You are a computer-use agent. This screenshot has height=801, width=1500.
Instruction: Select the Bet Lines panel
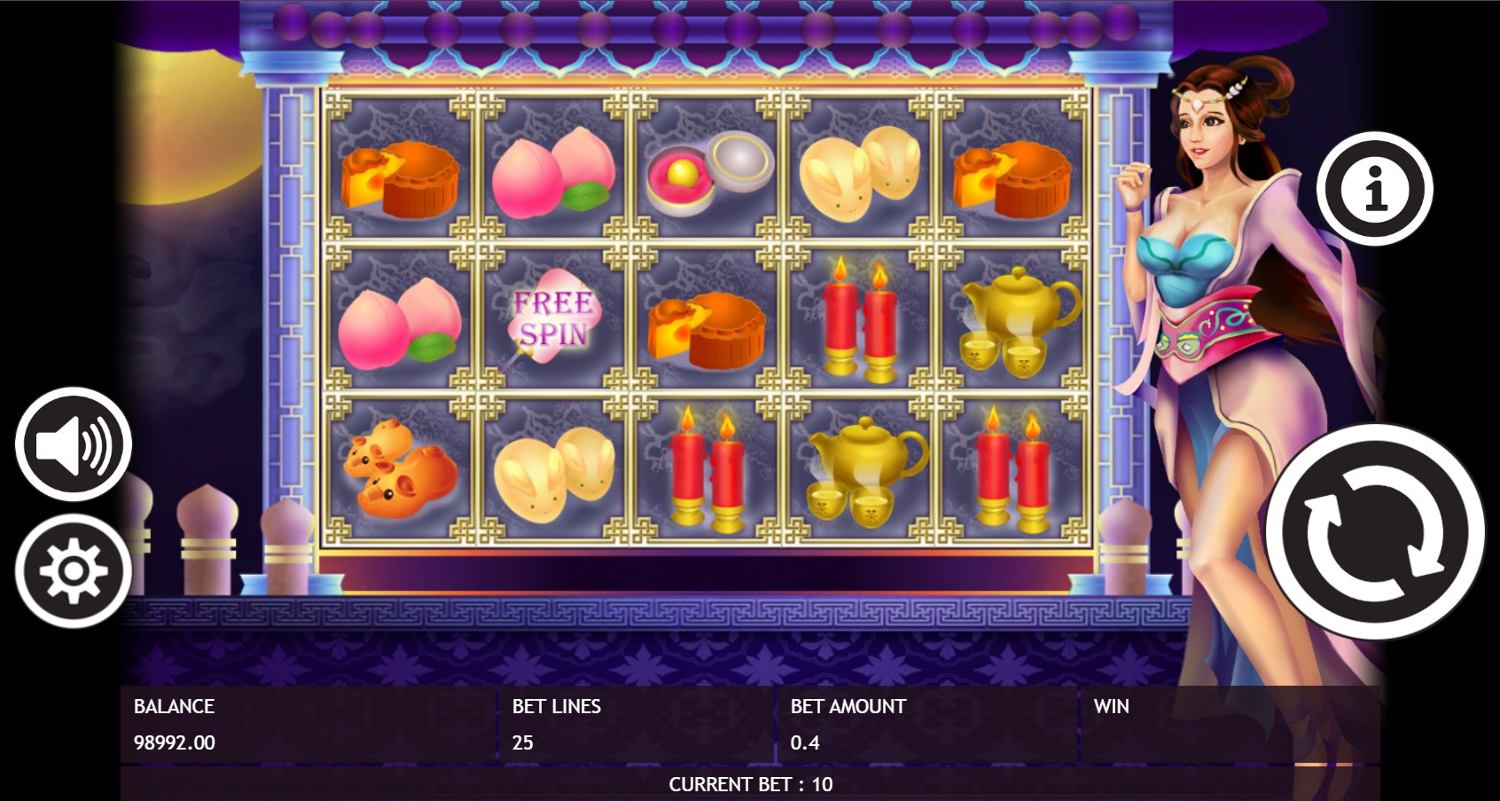point(636,725)
